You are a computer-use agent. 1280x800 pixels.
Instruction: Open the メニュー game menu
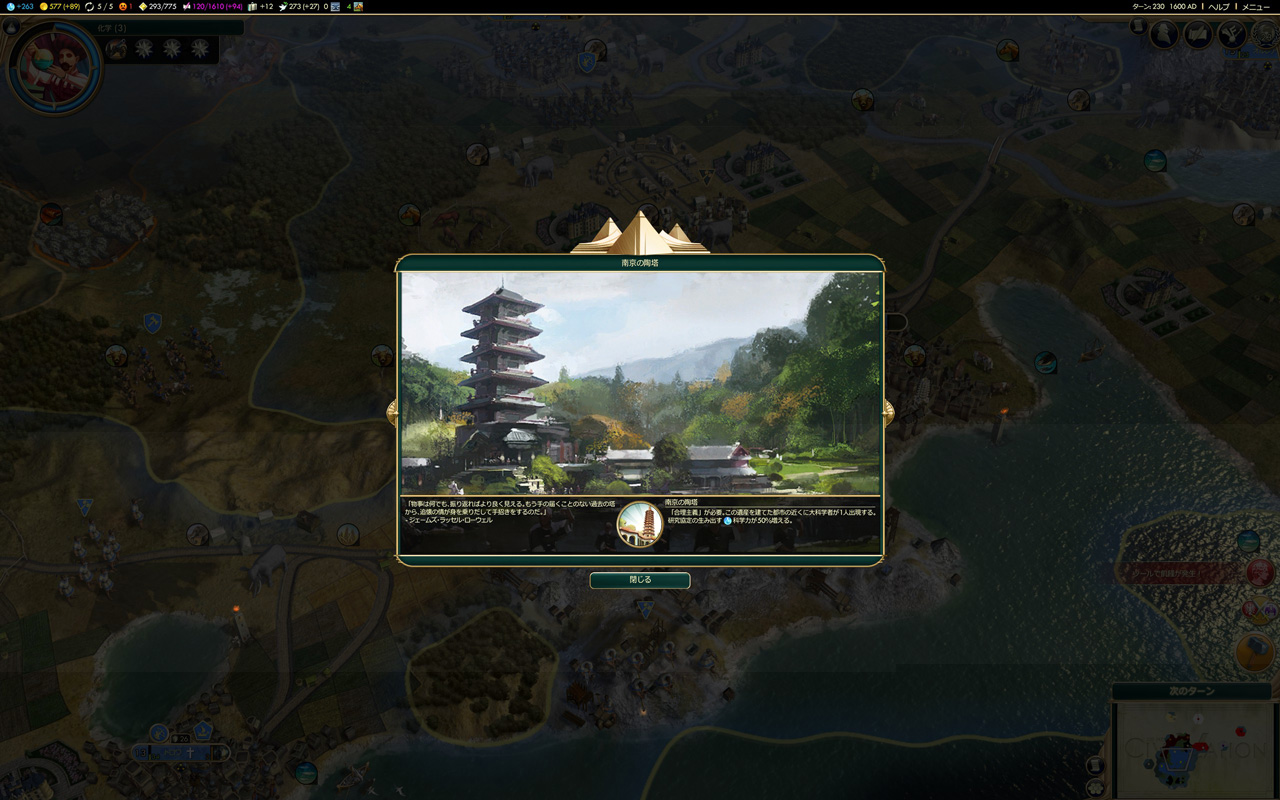pos(1256,7)
